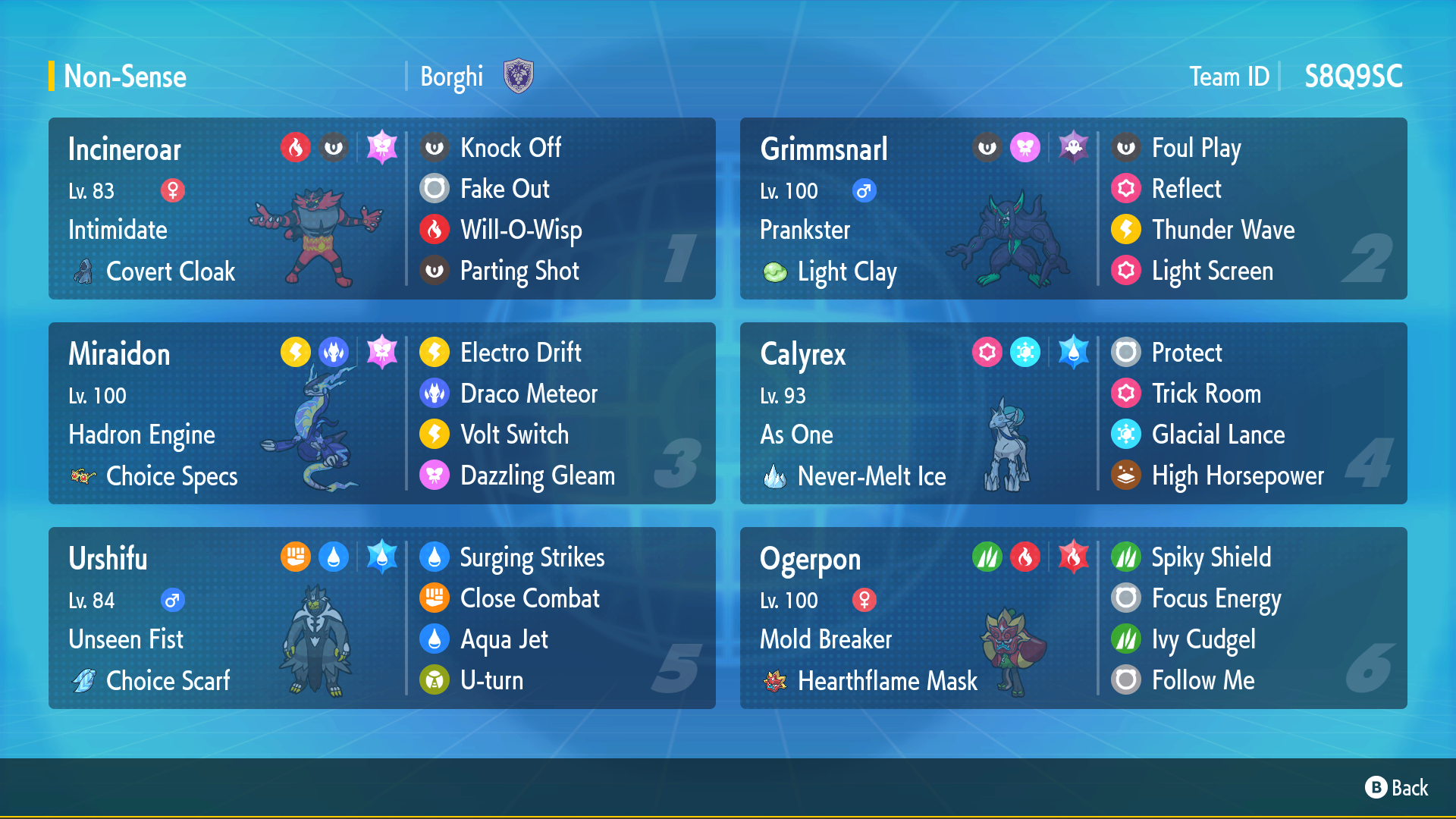Viewport: 1456px width, 819px height.
Task: Click the Team ID code S8Q9SC
Action: pyautogui.click(x=1353, y=77)
